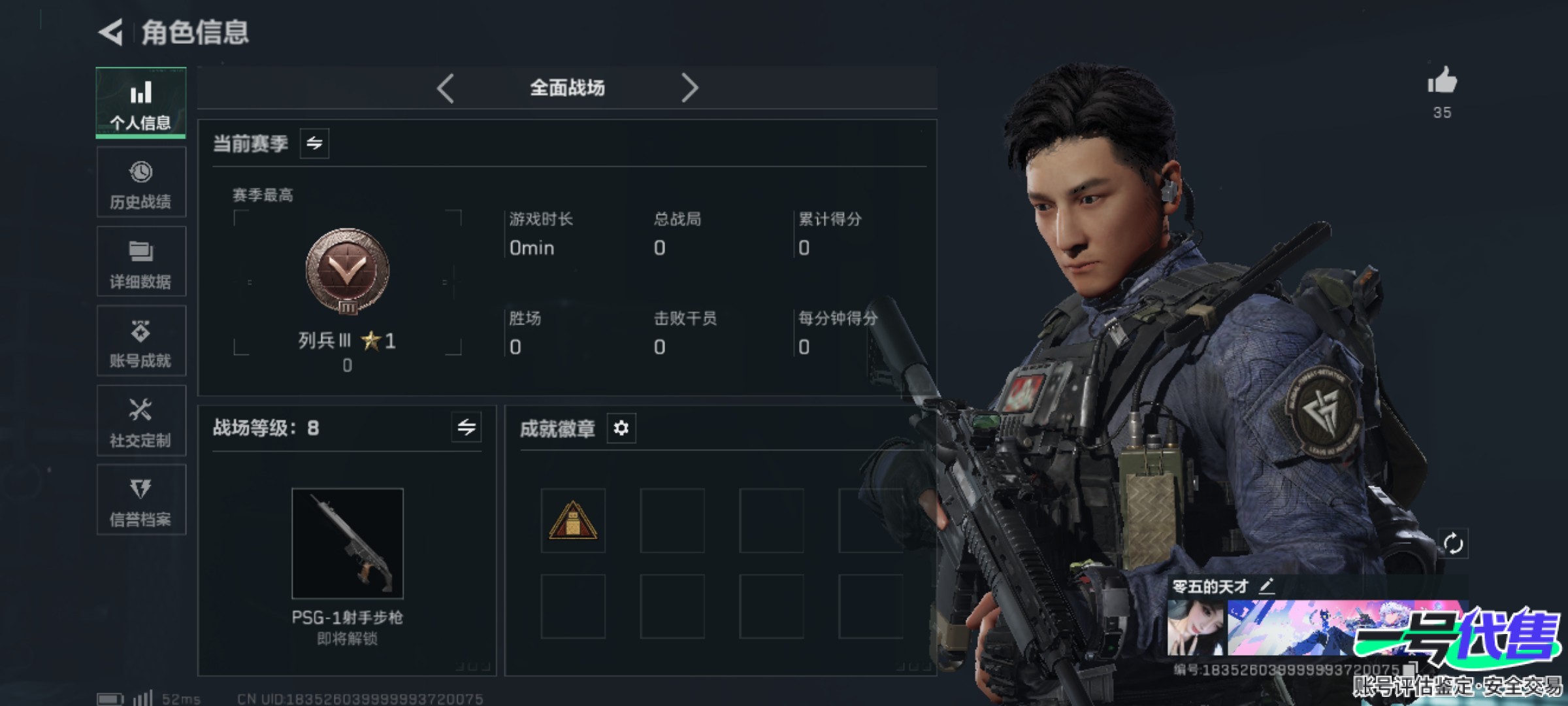
Task: Click the player avatar portrait
Action: point(1196,628)
